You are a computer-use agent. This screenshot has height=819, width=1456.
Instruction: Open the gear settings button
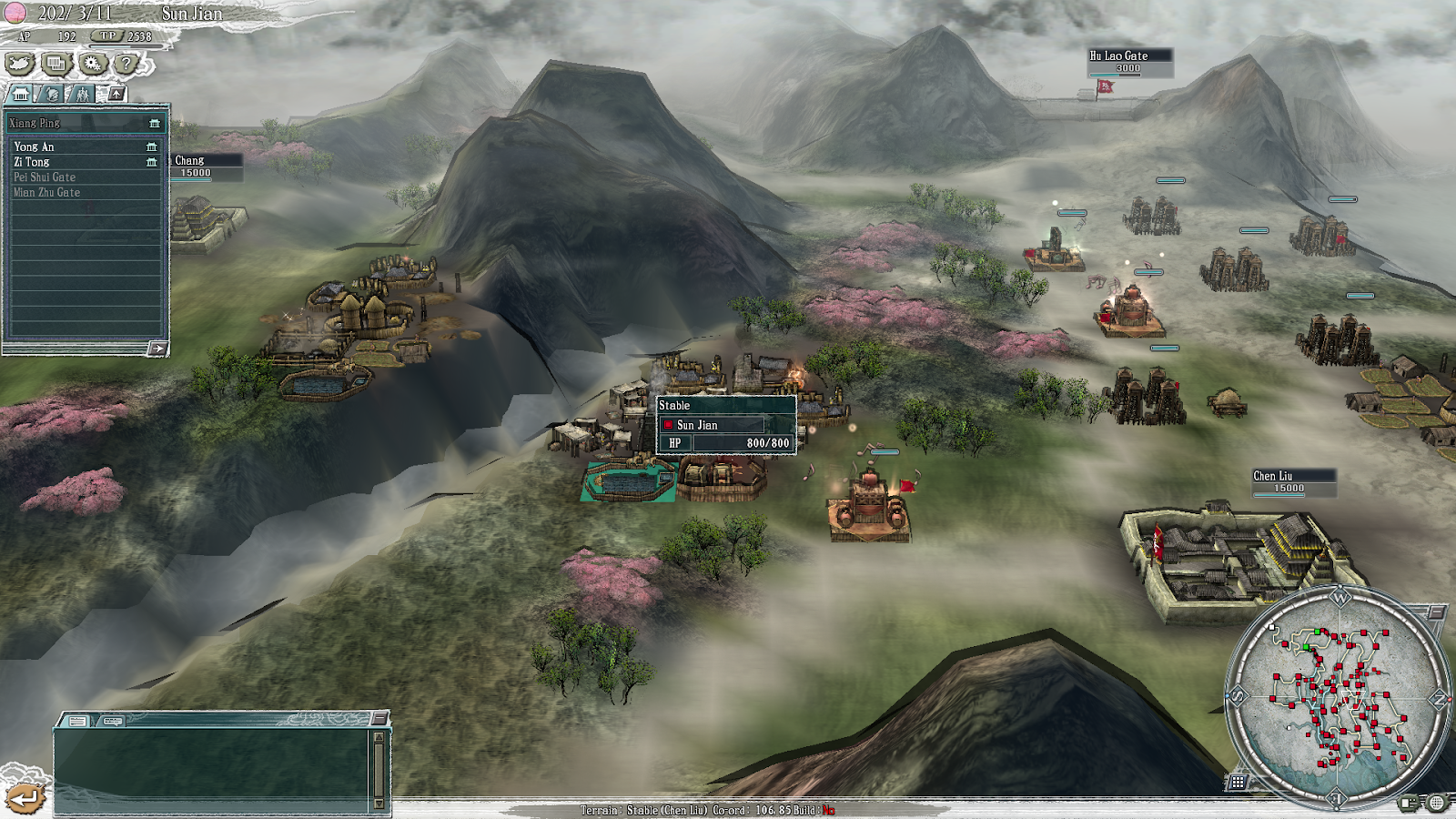click(92, 64)
